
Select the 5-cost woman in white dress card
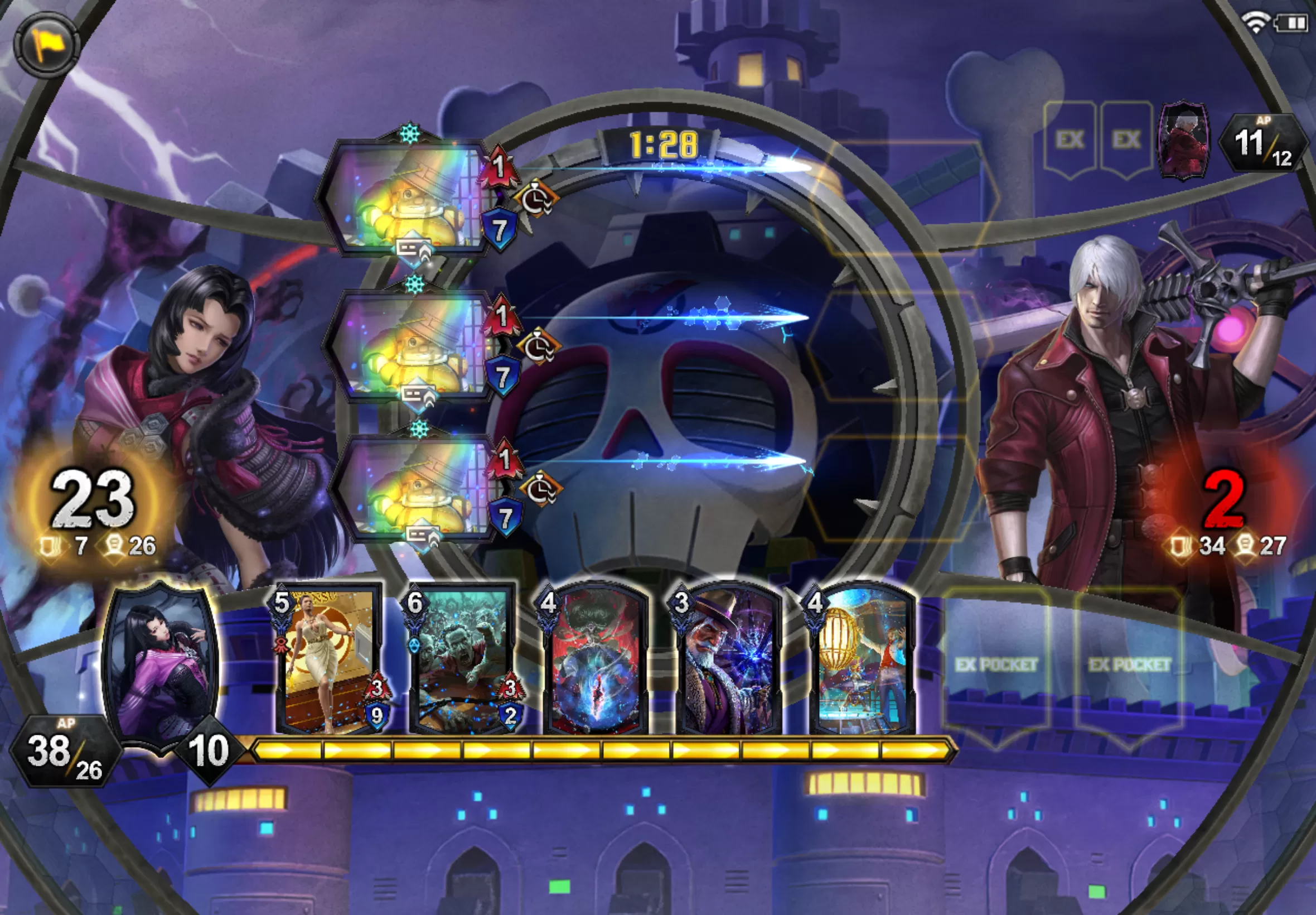329,661
